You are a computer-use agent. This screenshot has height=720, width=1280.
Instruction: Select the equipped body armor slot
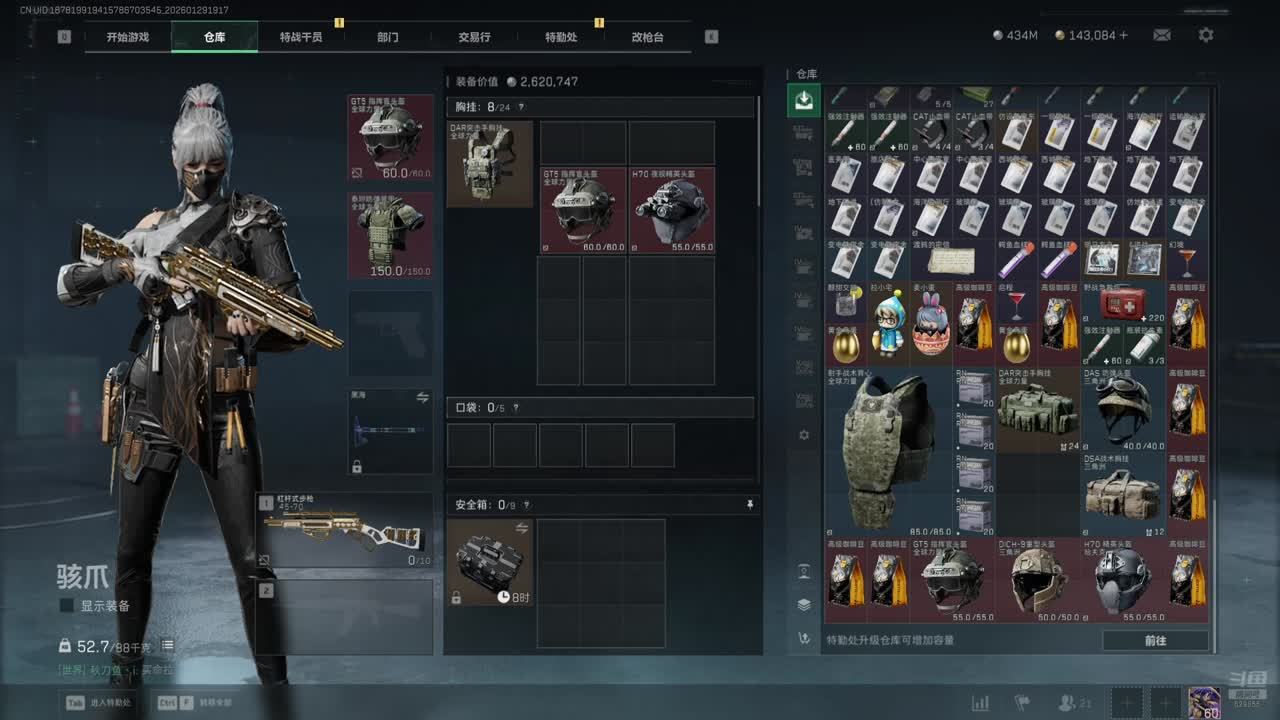pos(391,235)
